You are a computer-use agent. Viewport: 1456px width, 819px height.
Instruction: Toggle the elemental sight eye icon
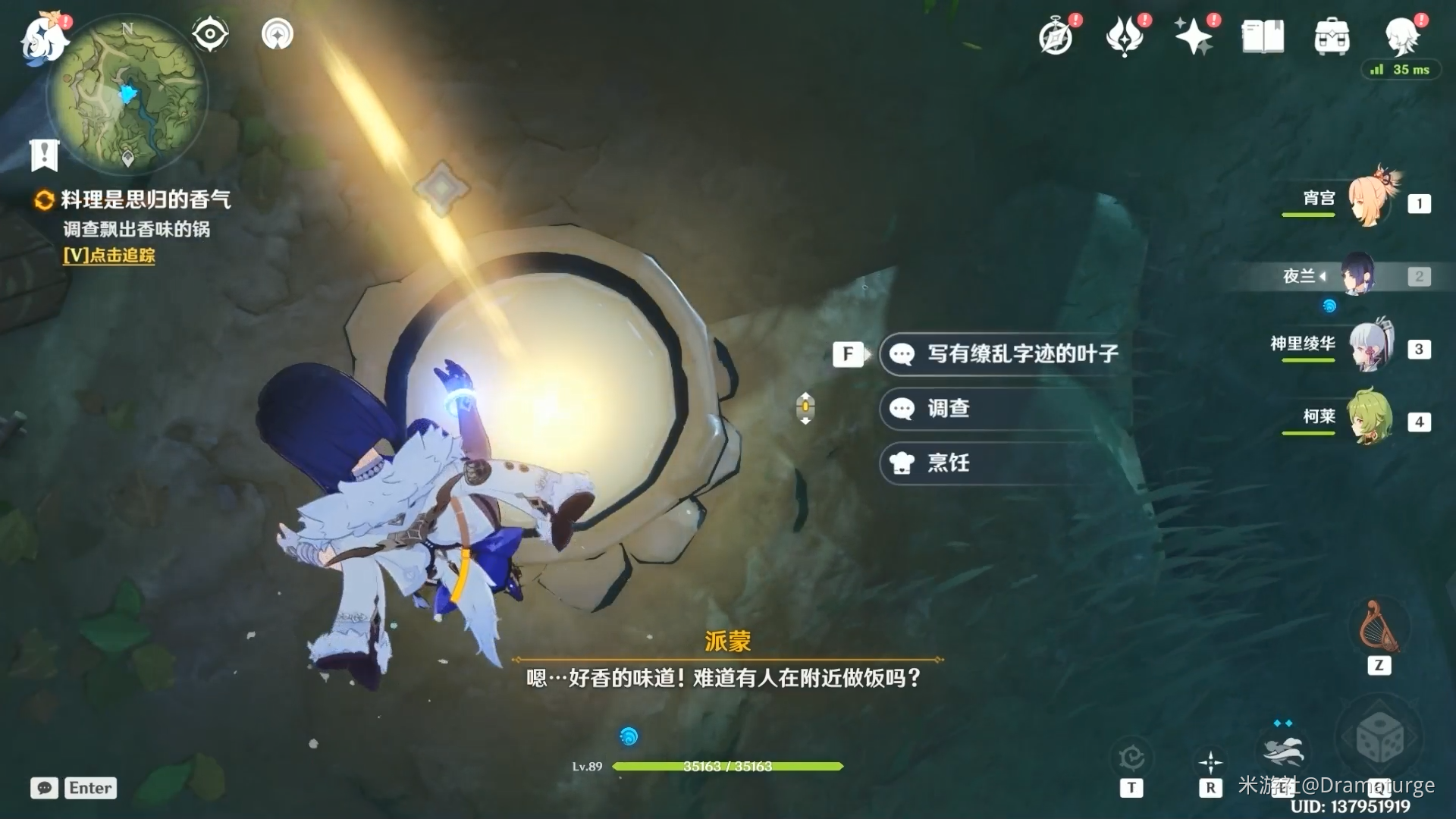210,34
